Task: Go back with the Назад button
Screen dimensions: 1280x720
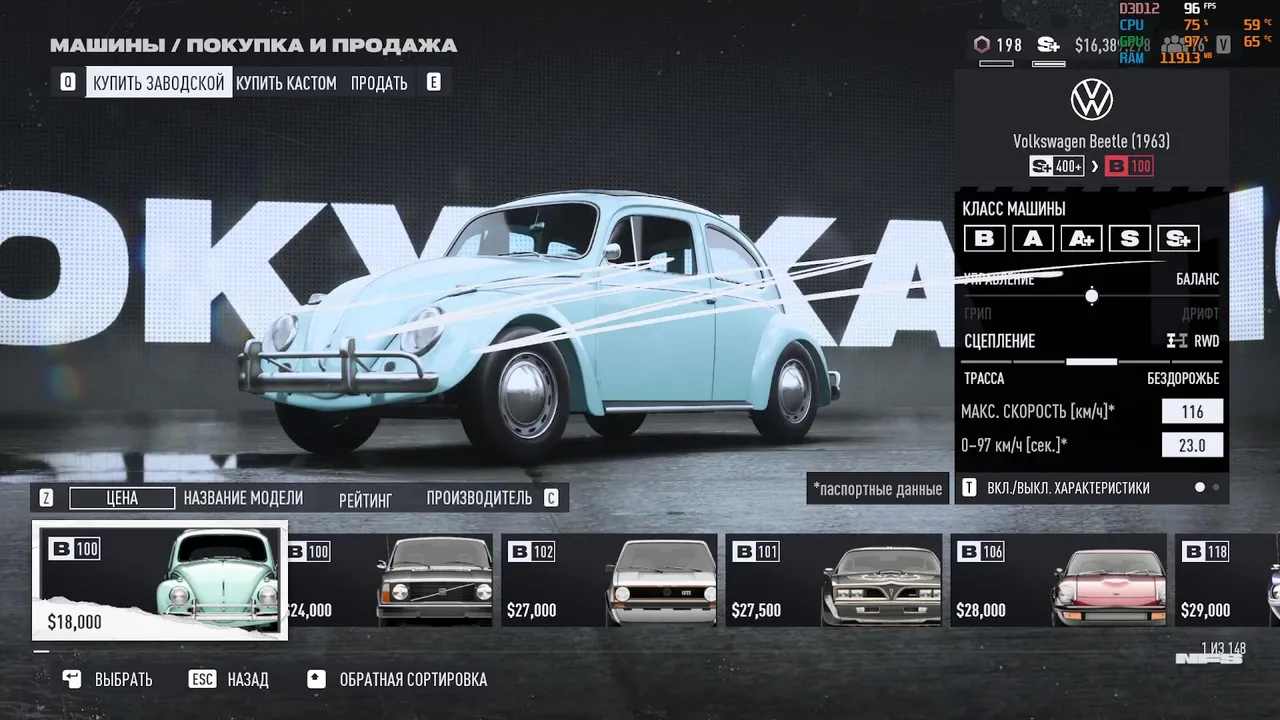Action: pos(230,679)
